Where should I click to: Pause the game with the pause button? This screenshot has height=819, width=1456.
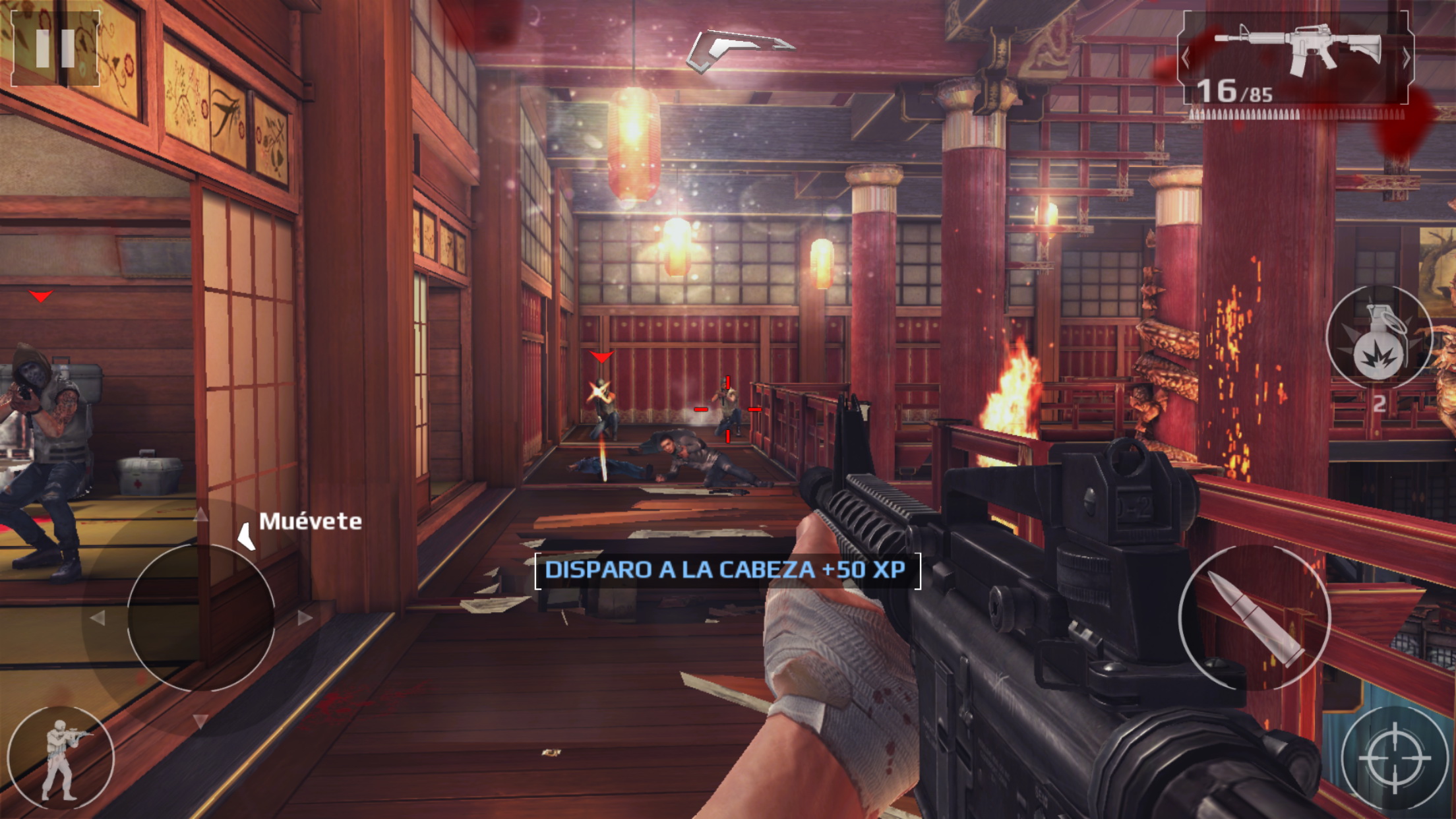coord(55,48)
